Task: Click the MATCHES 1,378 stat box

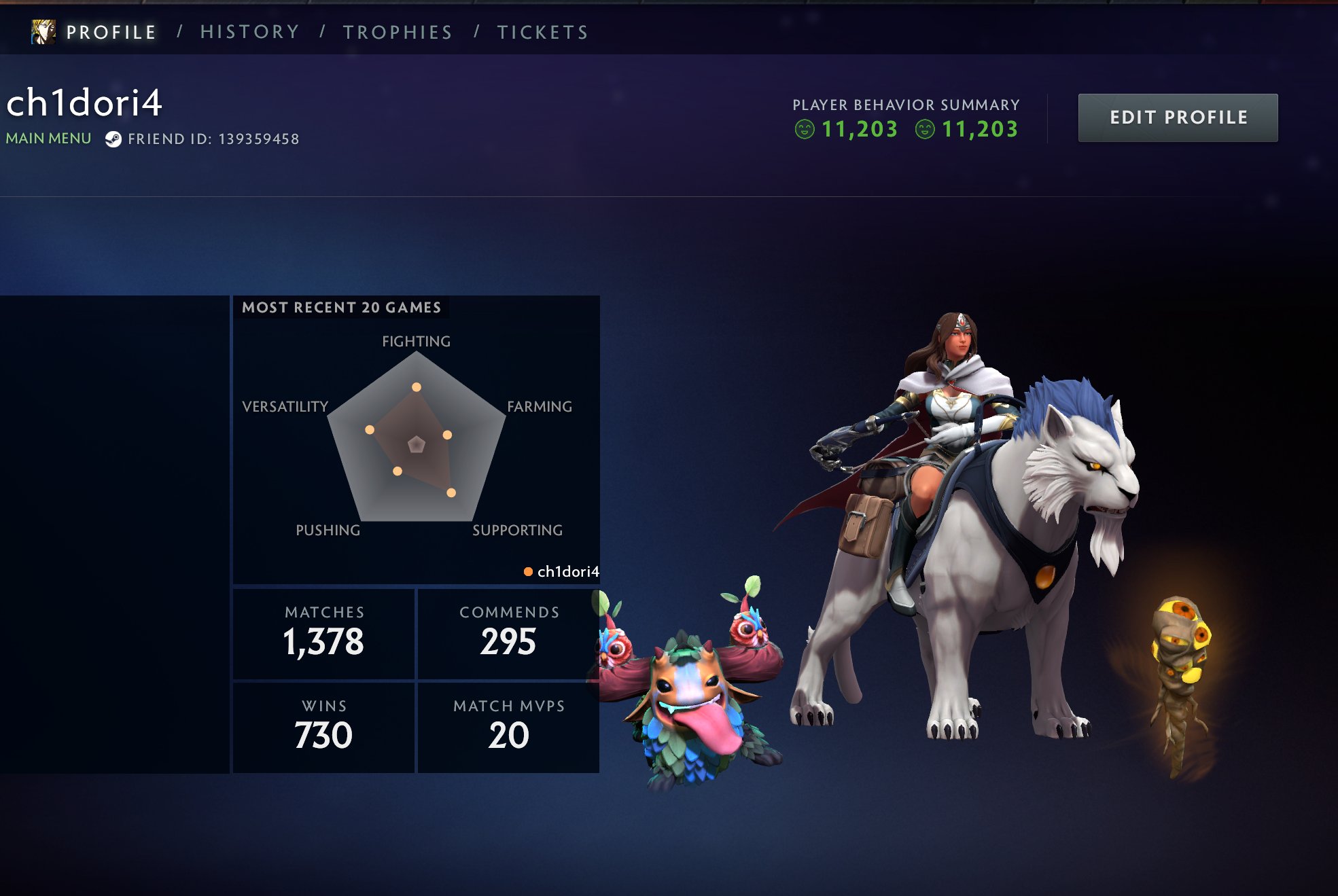Action: pos(323,632)
